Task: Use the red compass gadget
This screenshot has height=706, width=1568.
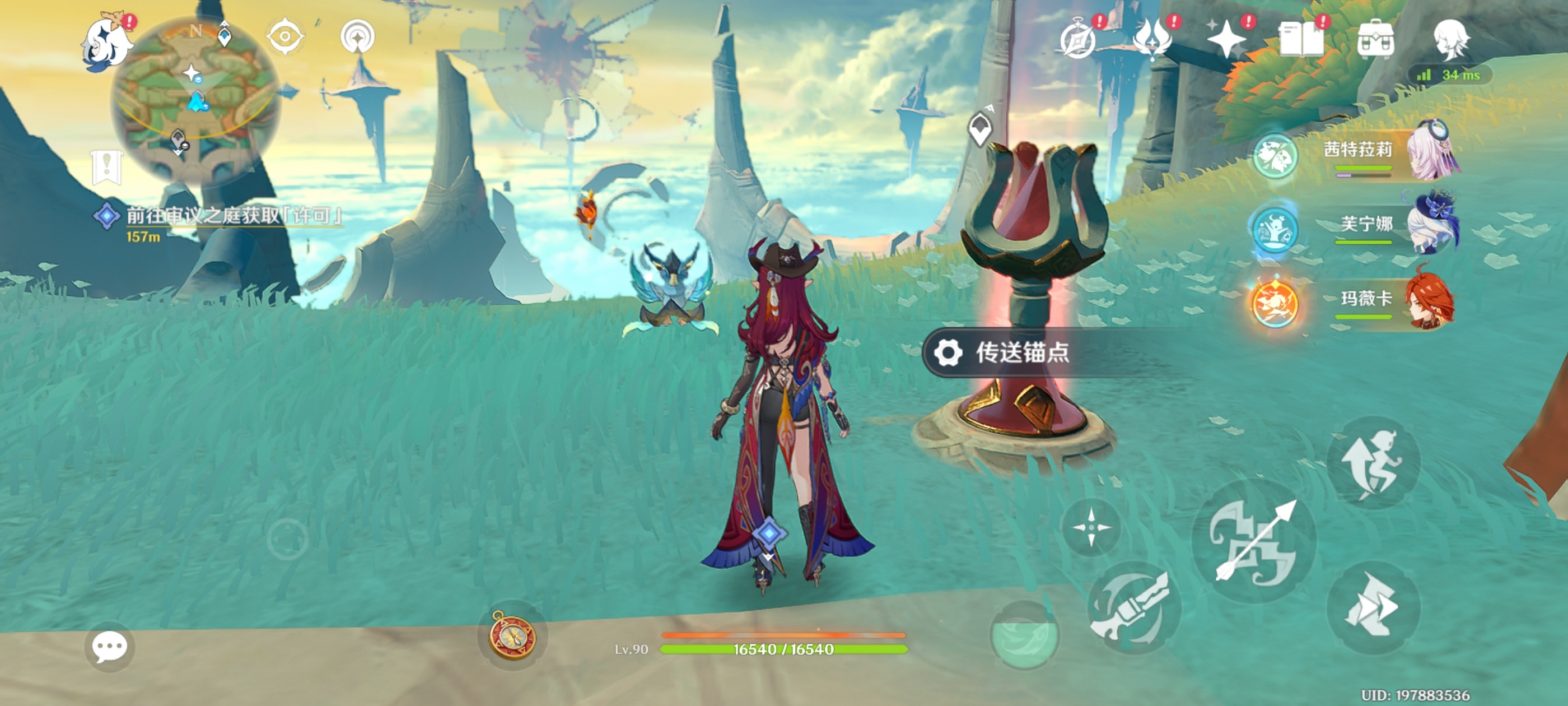Action: 512,635
